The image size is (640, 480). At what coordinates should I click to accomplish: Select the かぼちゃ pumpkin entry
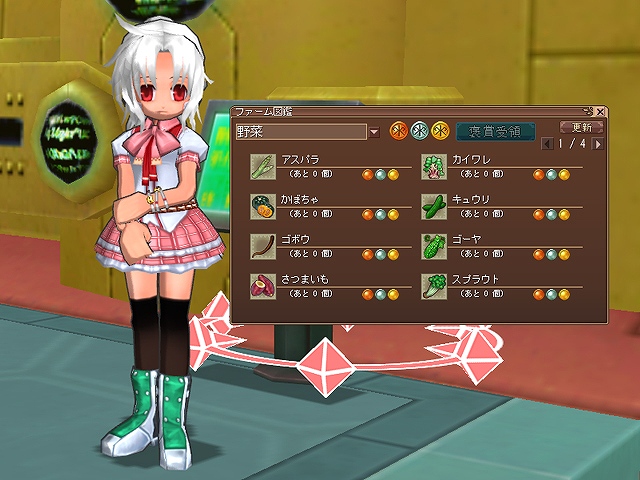click(262, 207)
